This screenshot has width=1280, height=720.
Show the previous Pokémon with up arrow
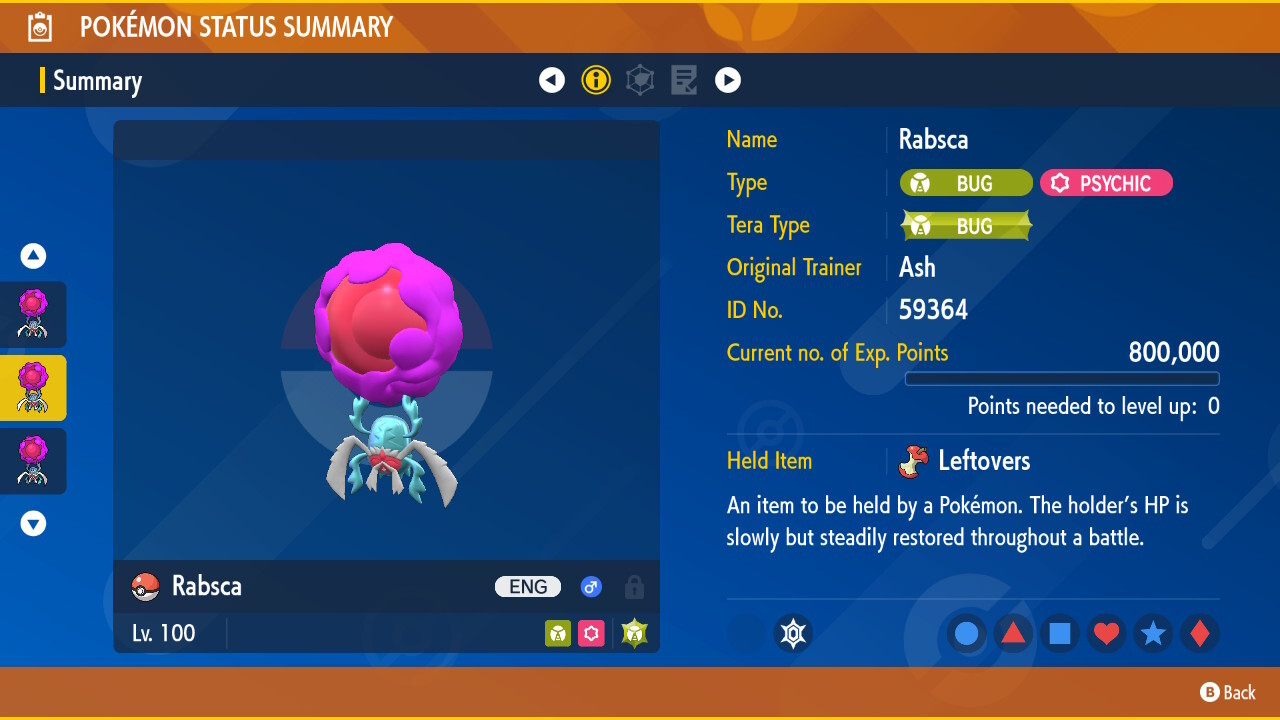tap(34, 257)
